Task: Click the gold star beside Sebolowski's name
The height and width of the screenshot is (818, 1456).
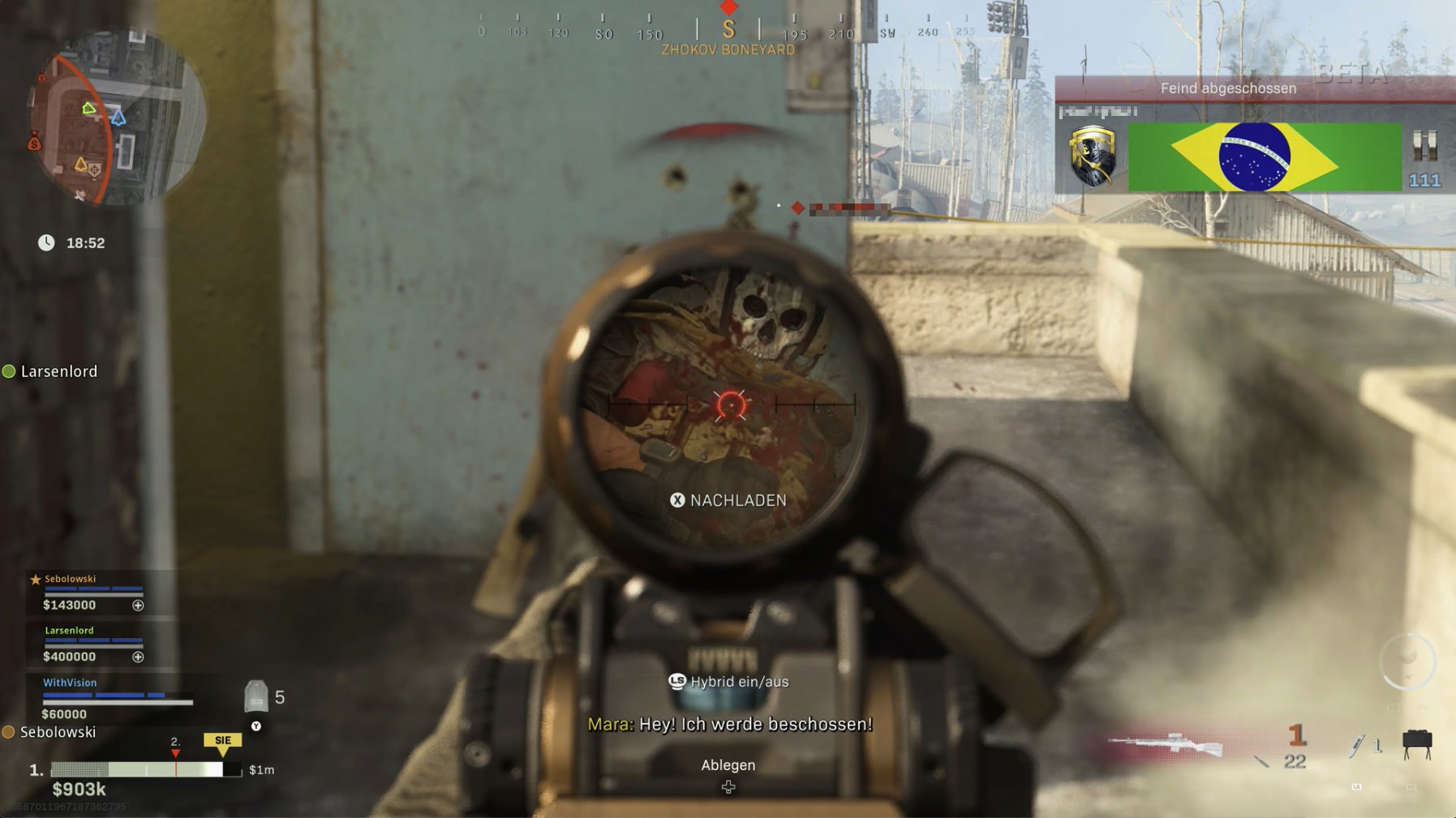Action: 34,578
